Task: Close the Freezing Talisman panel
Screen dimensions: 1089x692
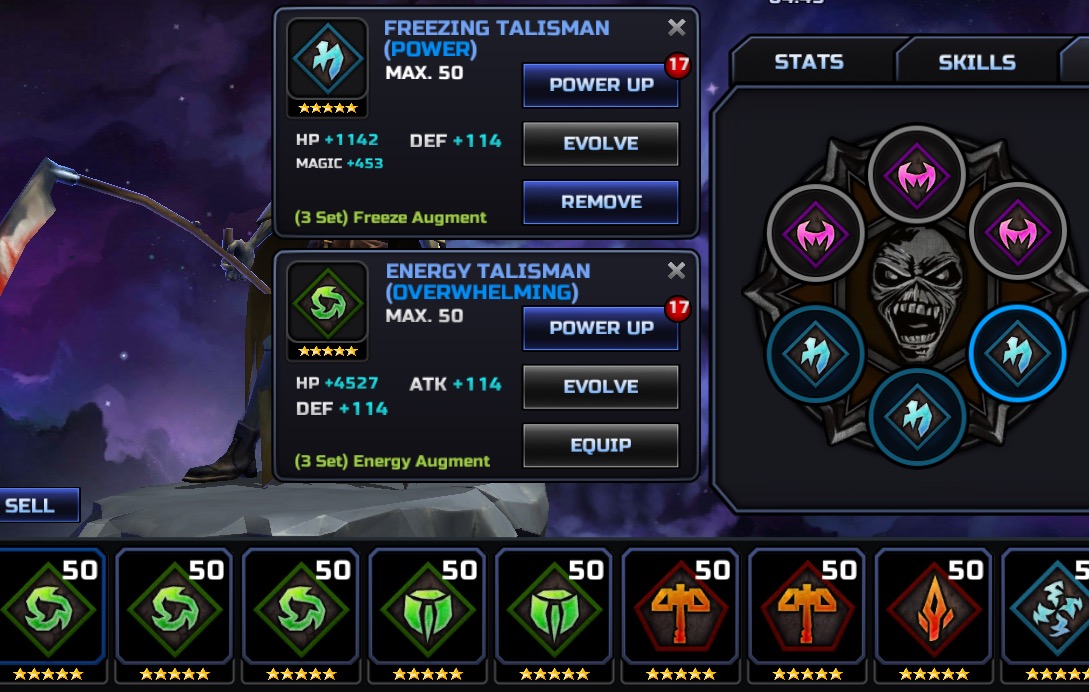Action: click(x=677, y=28)
